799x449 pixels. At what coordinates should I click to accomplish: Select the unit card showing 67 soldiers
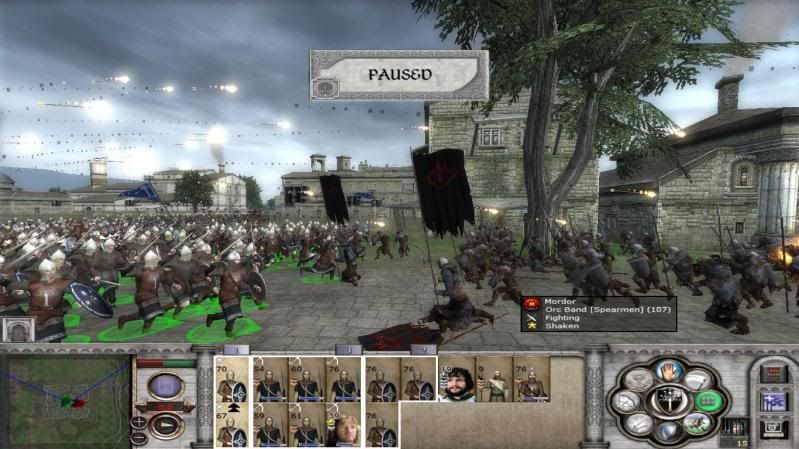click(233, 424)
